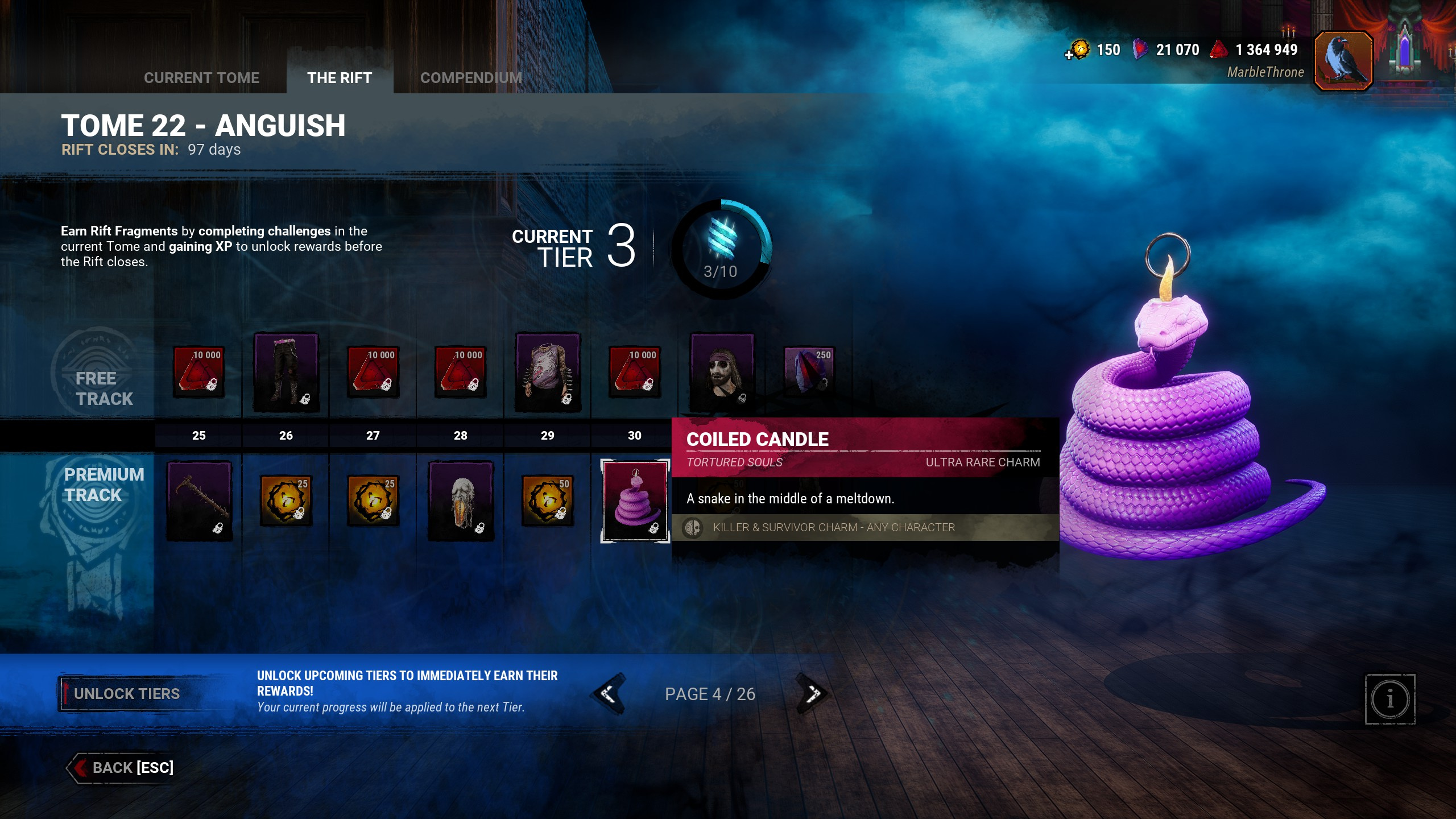This screenshot has height=819, width=1456.
Task: Choose the tier 28 premium mask reward
Action: (461, 500)
